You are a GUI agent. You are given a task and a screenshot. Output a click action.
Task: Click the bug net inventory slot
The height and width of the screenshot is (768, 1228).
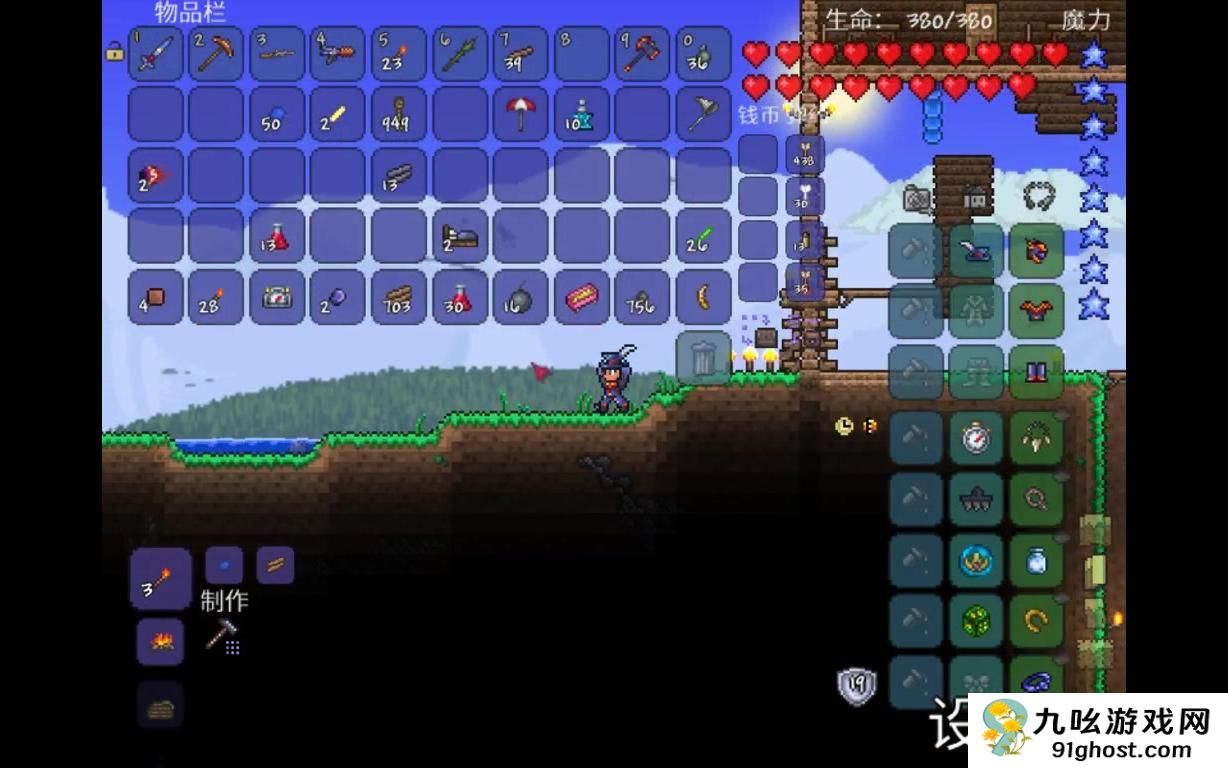[704, 114]
